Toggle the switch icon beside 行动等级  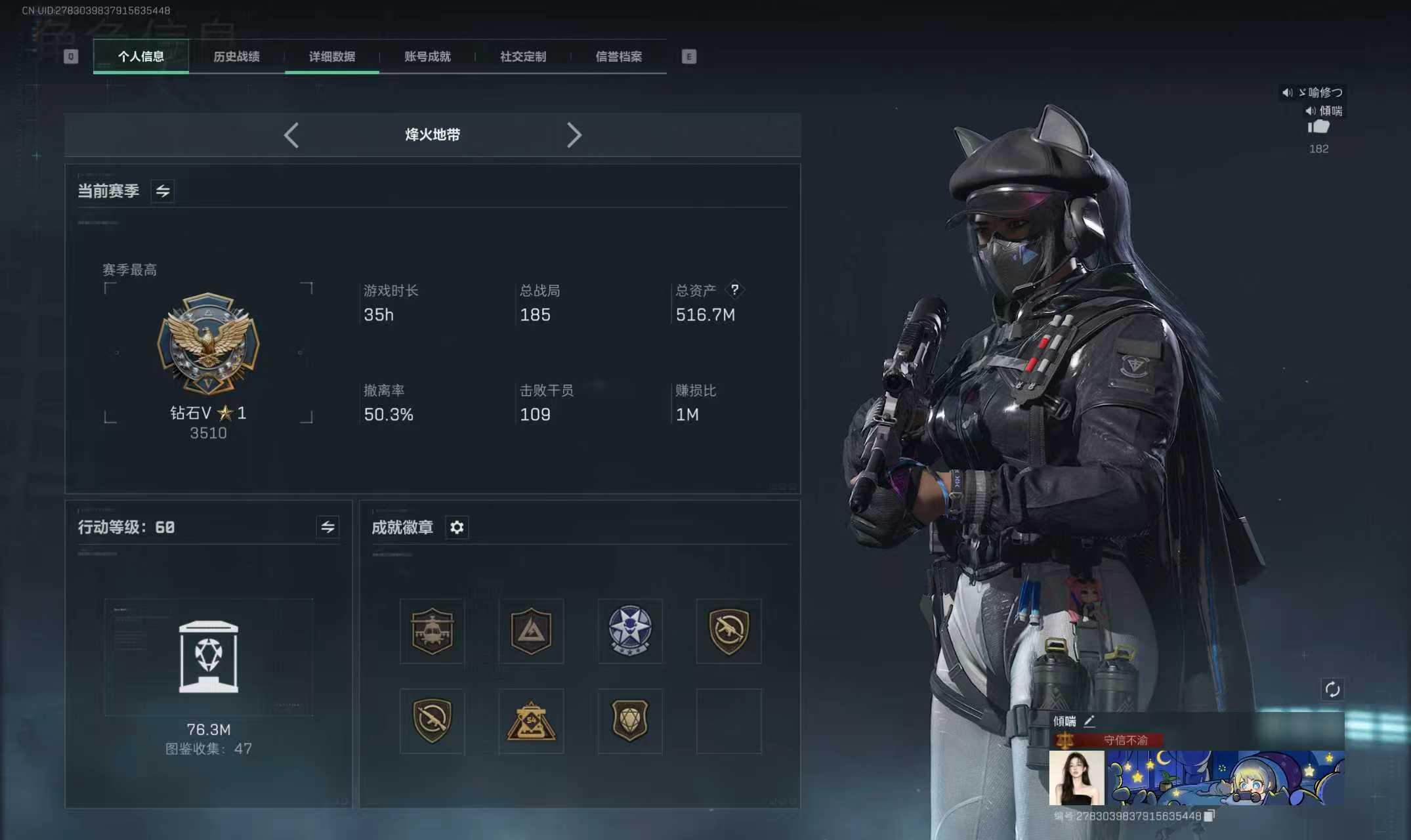(329, 527)
